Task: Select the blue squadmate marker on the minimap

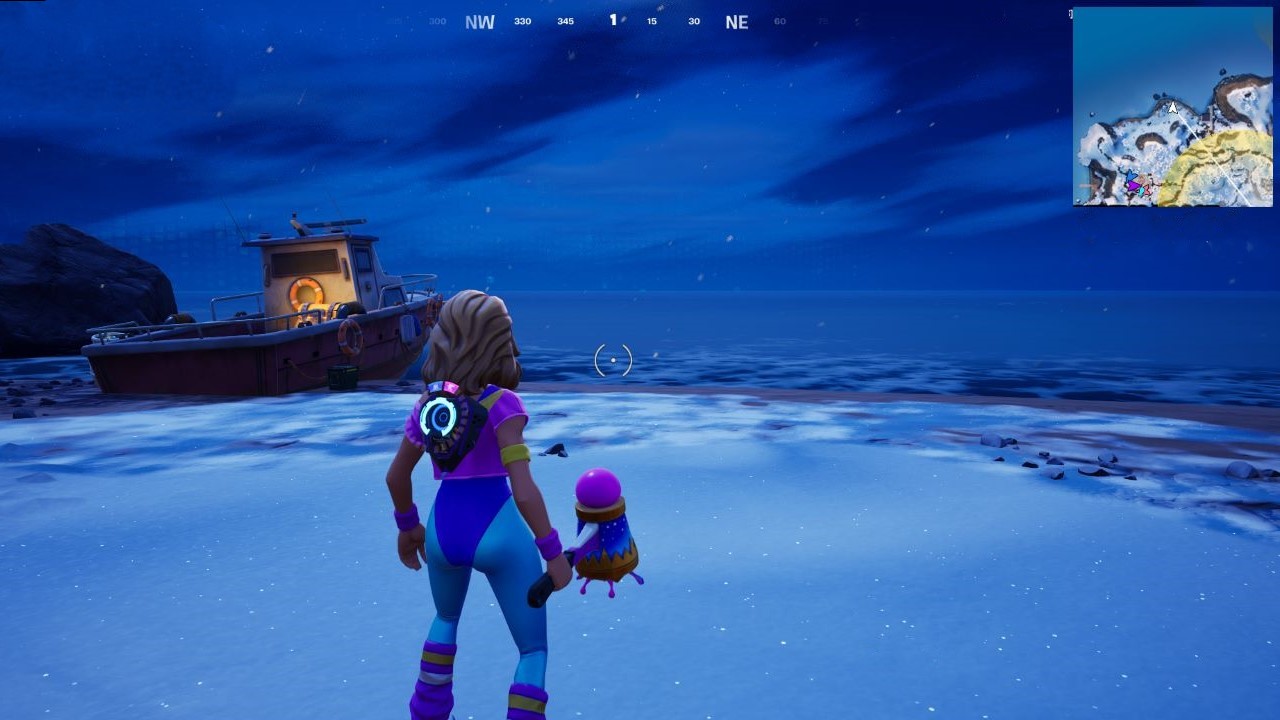Action: tap(1131, 175)
